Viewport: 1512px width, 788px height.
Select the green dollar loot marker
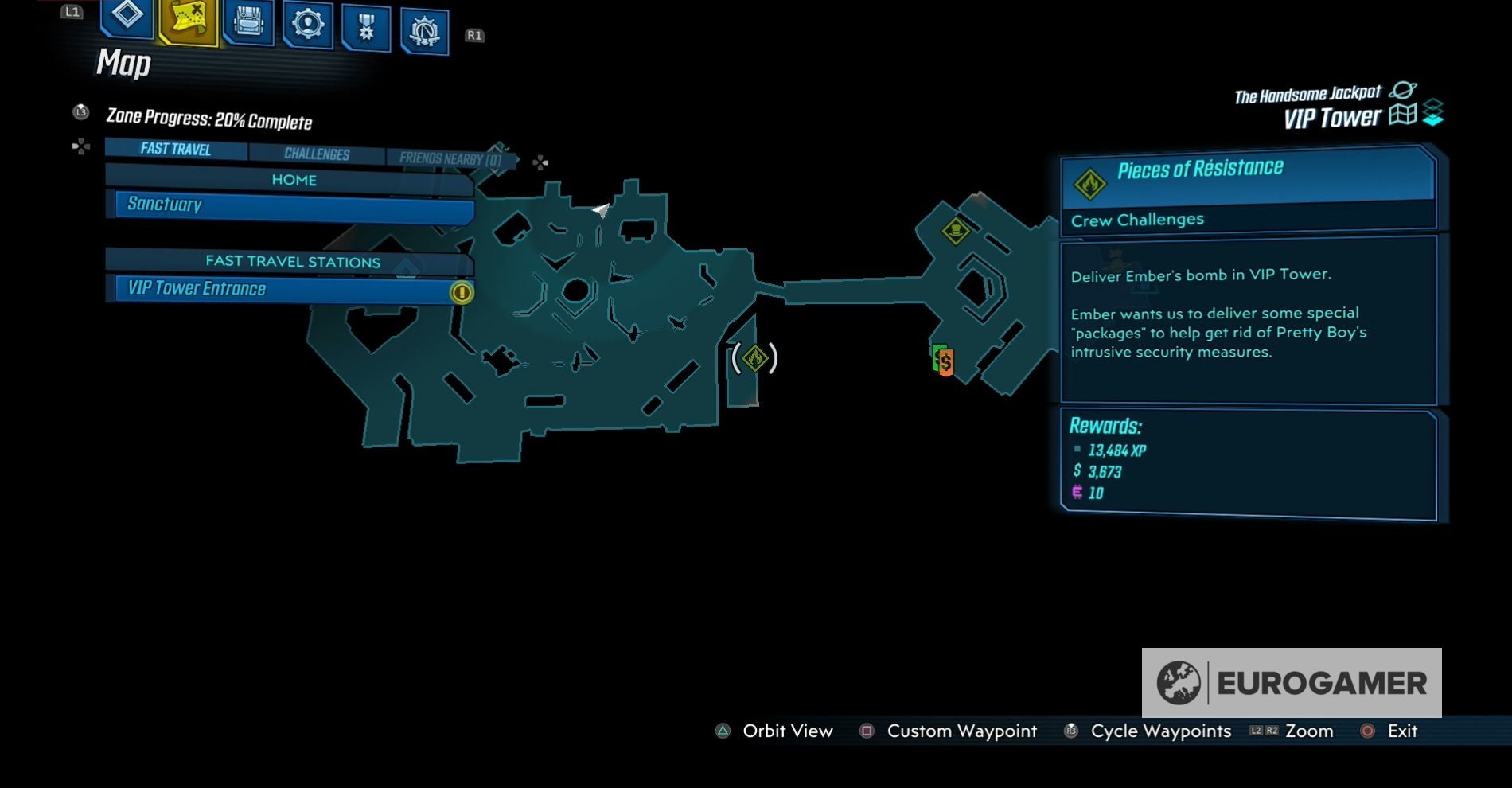[942, 361]
